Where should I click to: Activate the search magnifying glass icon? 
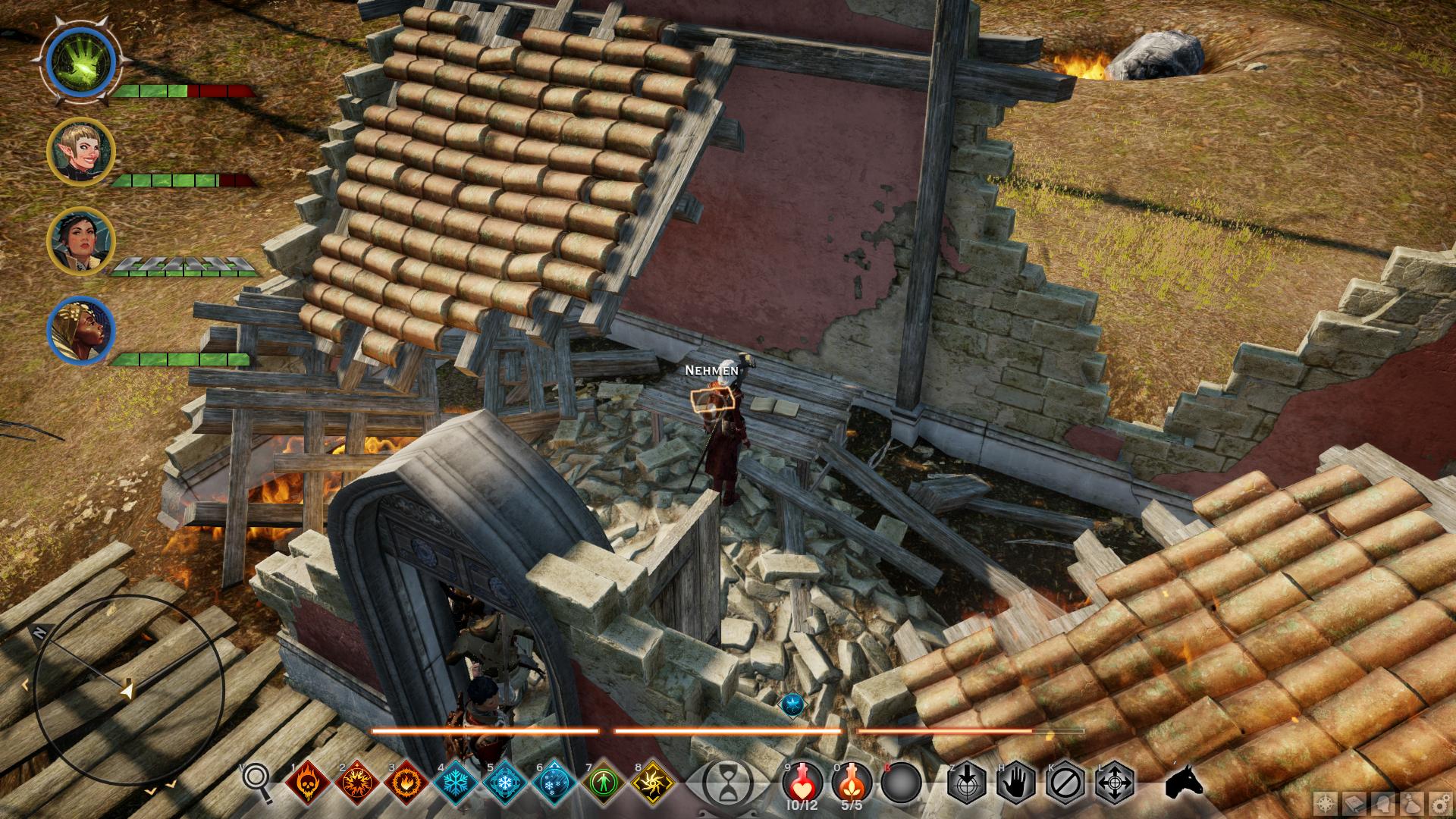258,781
